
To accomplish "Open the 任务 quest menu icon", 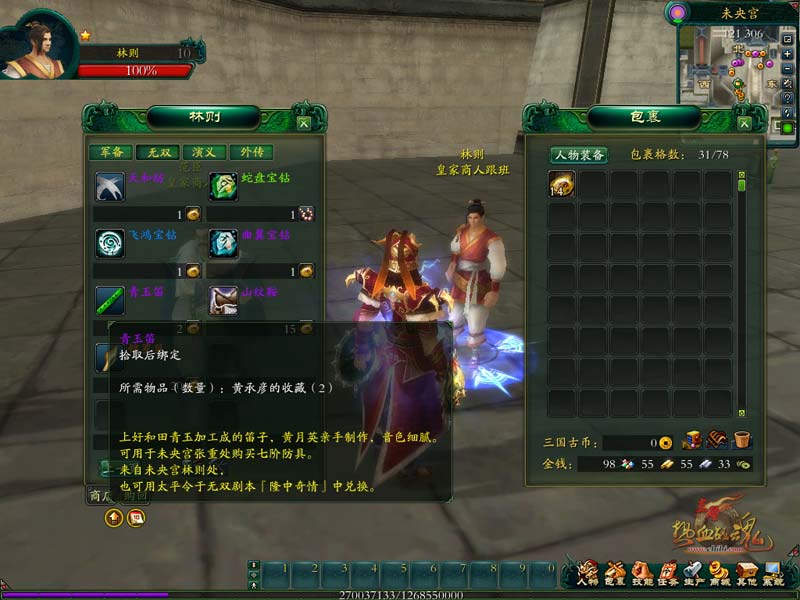I will click(666, 573).
